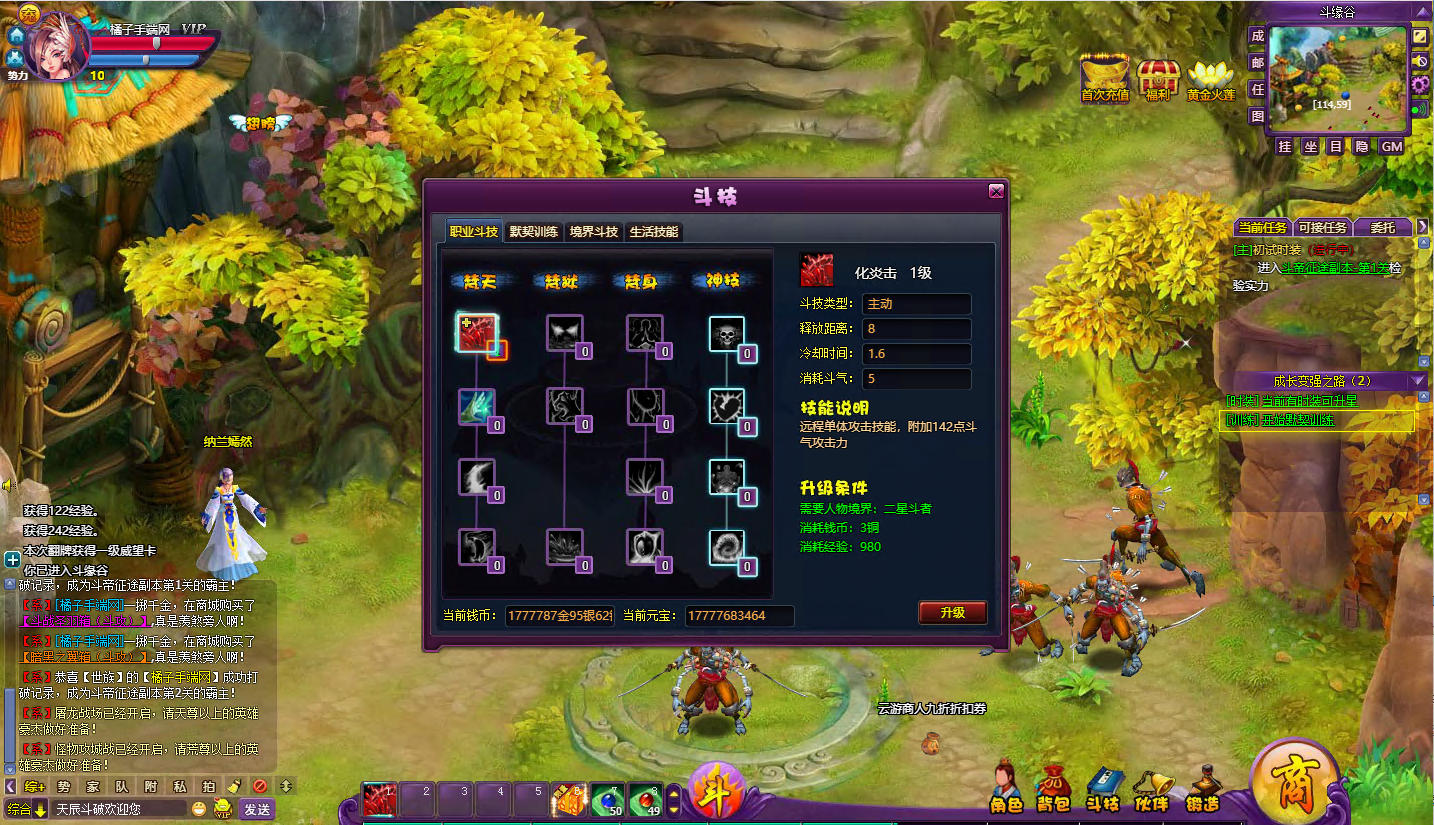1434x825 pixels.
Task: Focus the chat input field
Action: pos(118,809)
